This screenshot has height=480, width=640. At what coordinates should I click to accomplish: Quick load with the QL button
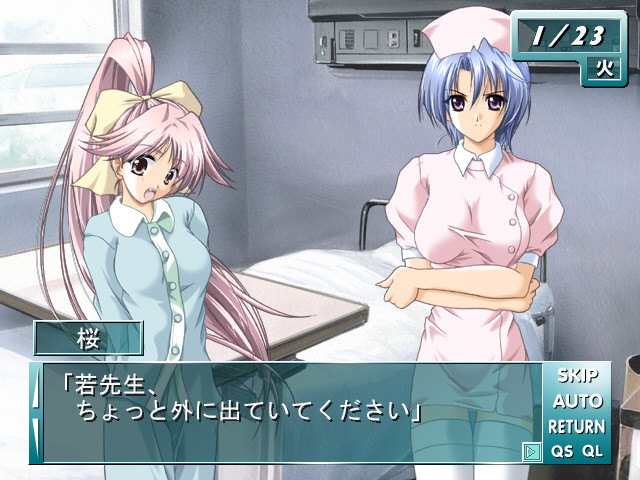[593, 451]
